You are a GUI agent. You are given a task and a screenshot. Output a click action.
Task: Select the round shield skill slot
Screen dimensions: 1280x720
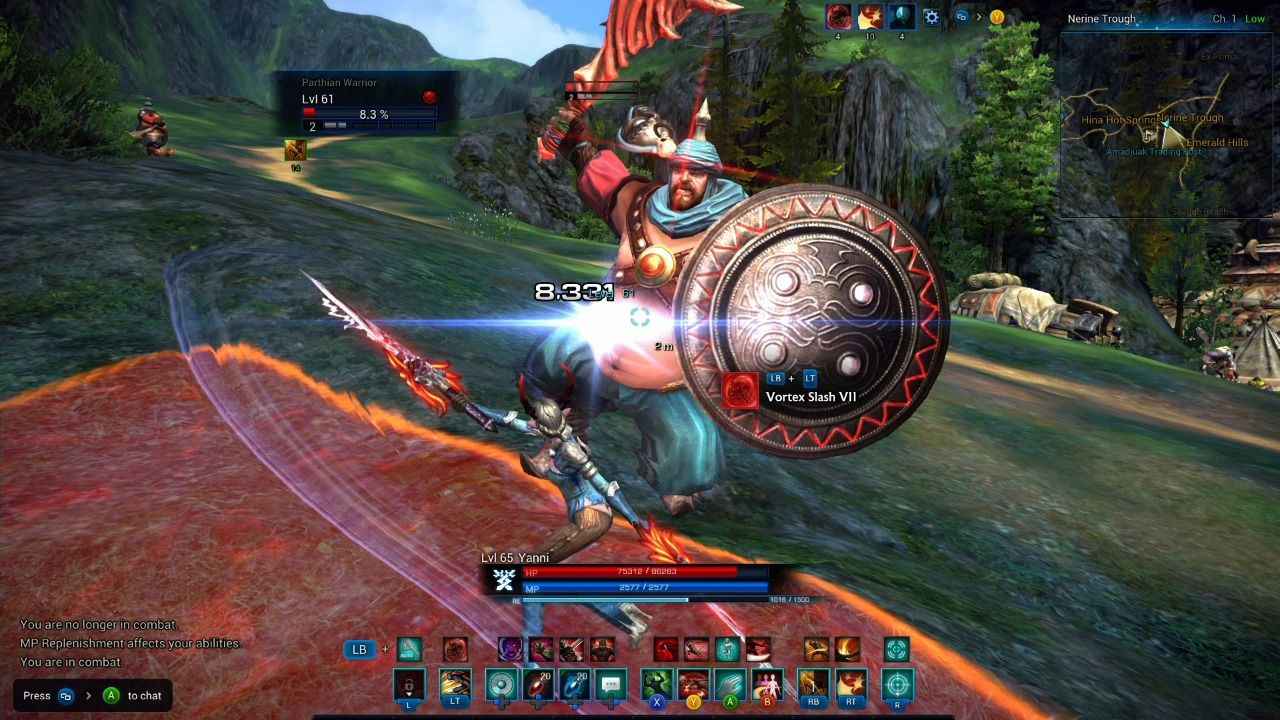500,685
